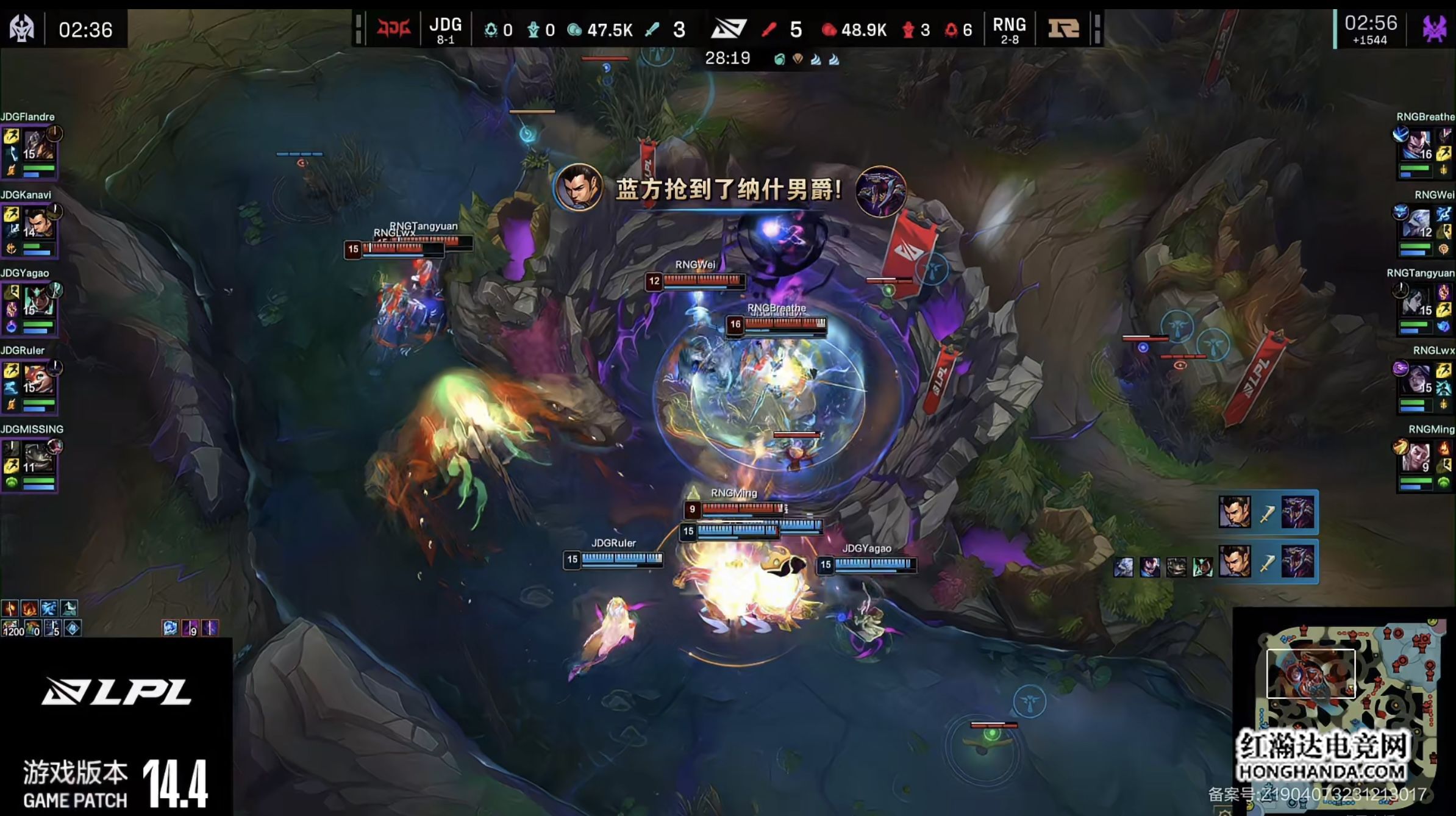Open the HONGHANDA.COM watermark link
1456x816 pixels.
tap(1322, 772)
